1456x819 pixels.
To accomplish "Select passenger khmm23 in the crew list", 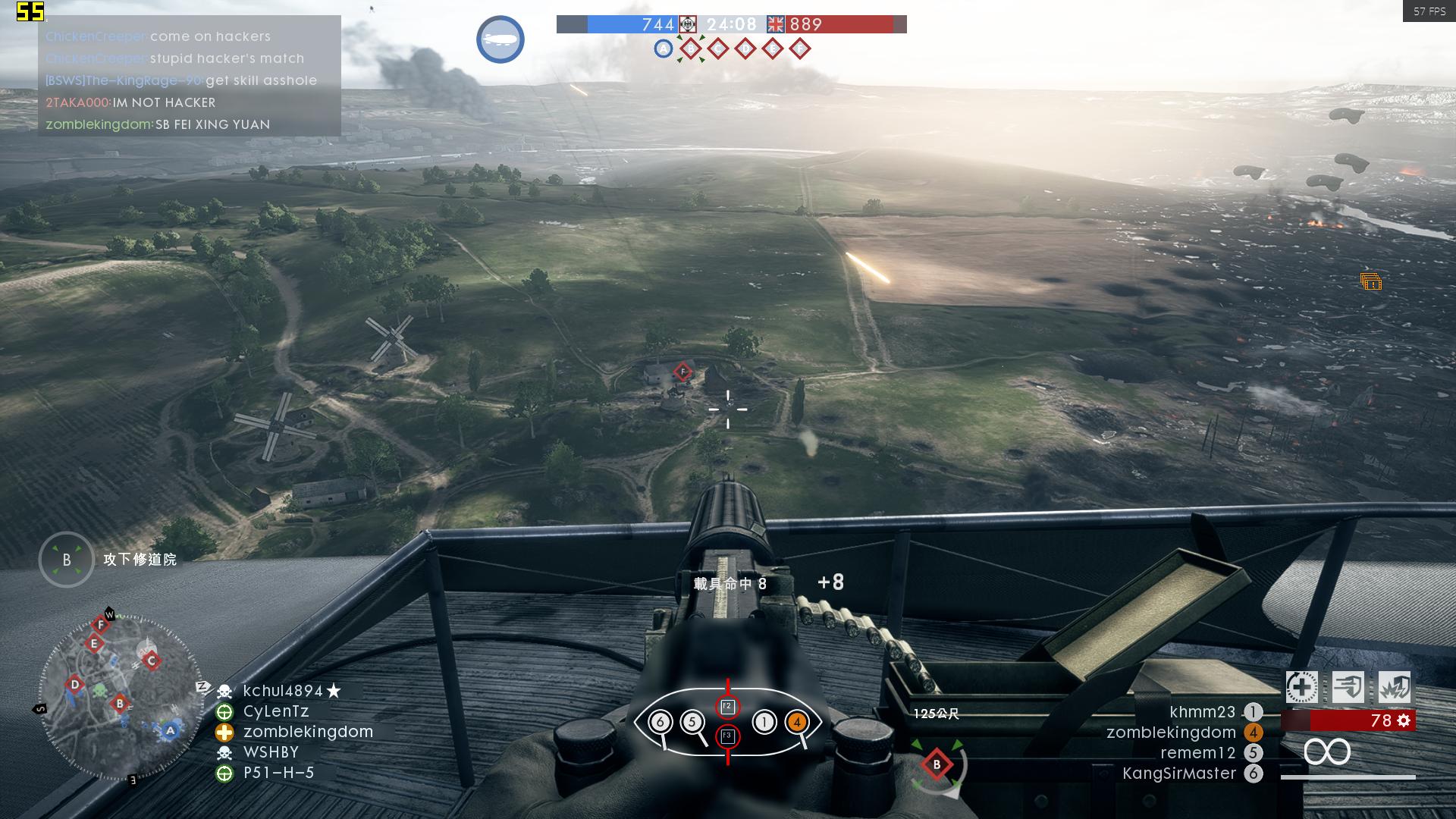I will 1202,712.
